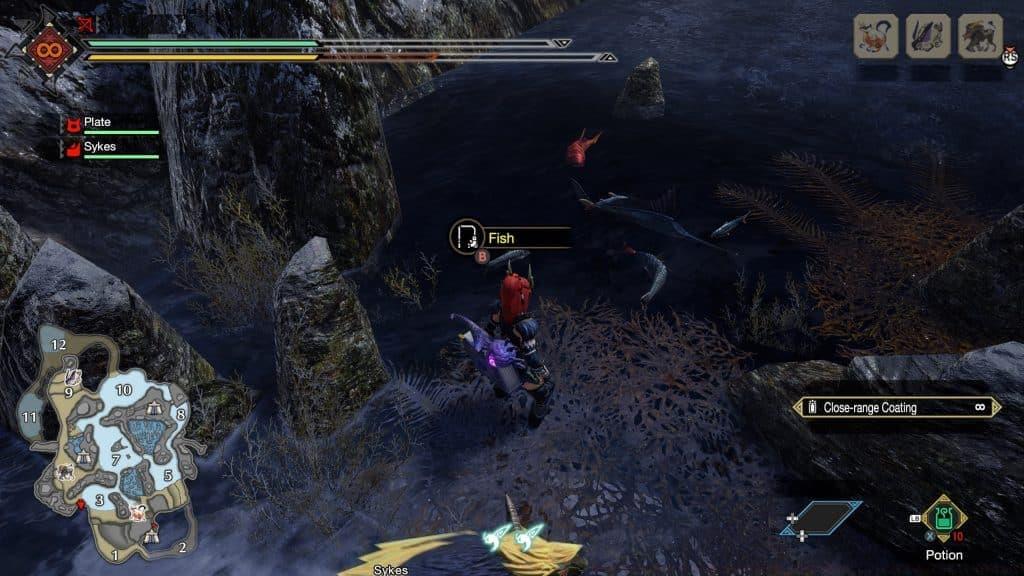
Task: Select the dark horned beast monster icon
Action: coord(979,36)
